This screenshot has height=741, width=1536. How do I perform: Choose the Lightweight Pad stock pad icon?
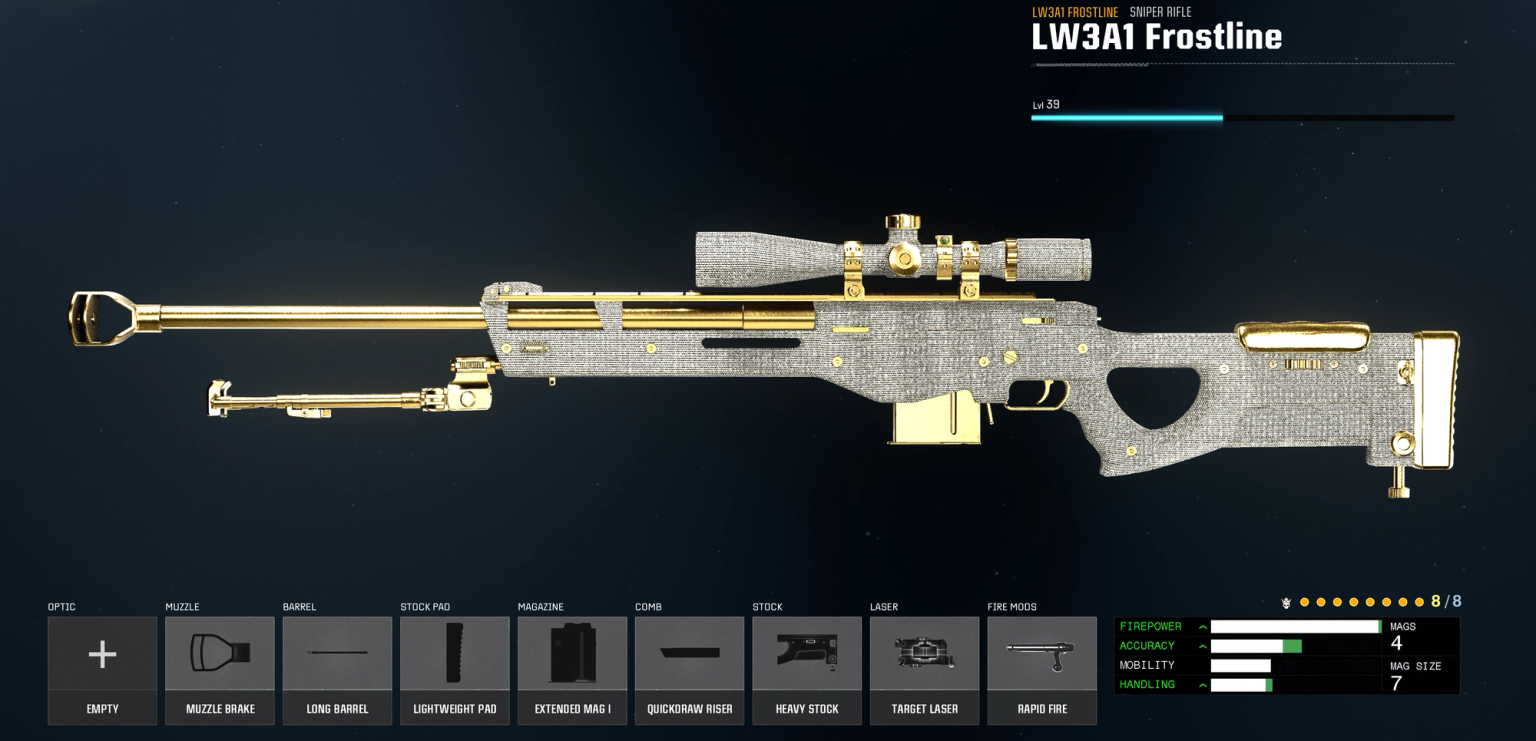click(454, 653)
